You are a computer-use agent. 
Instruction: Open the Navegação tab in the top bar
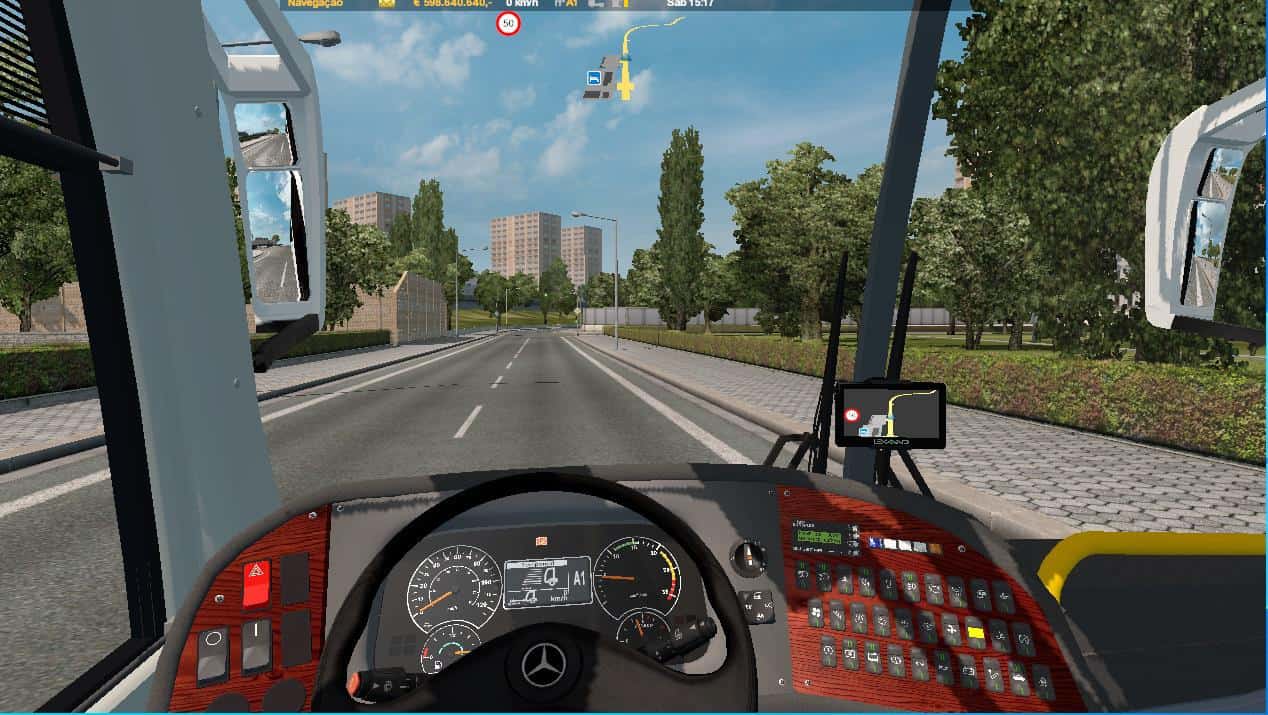tap(315, 4)
